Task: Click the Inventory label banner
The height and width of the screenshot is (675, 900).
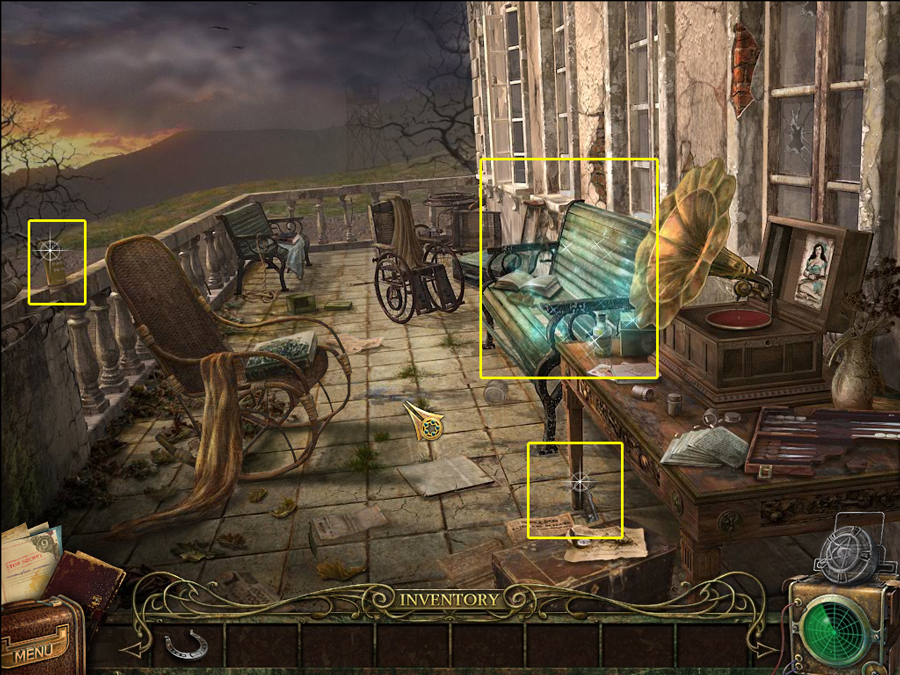Action: point(449,599)
